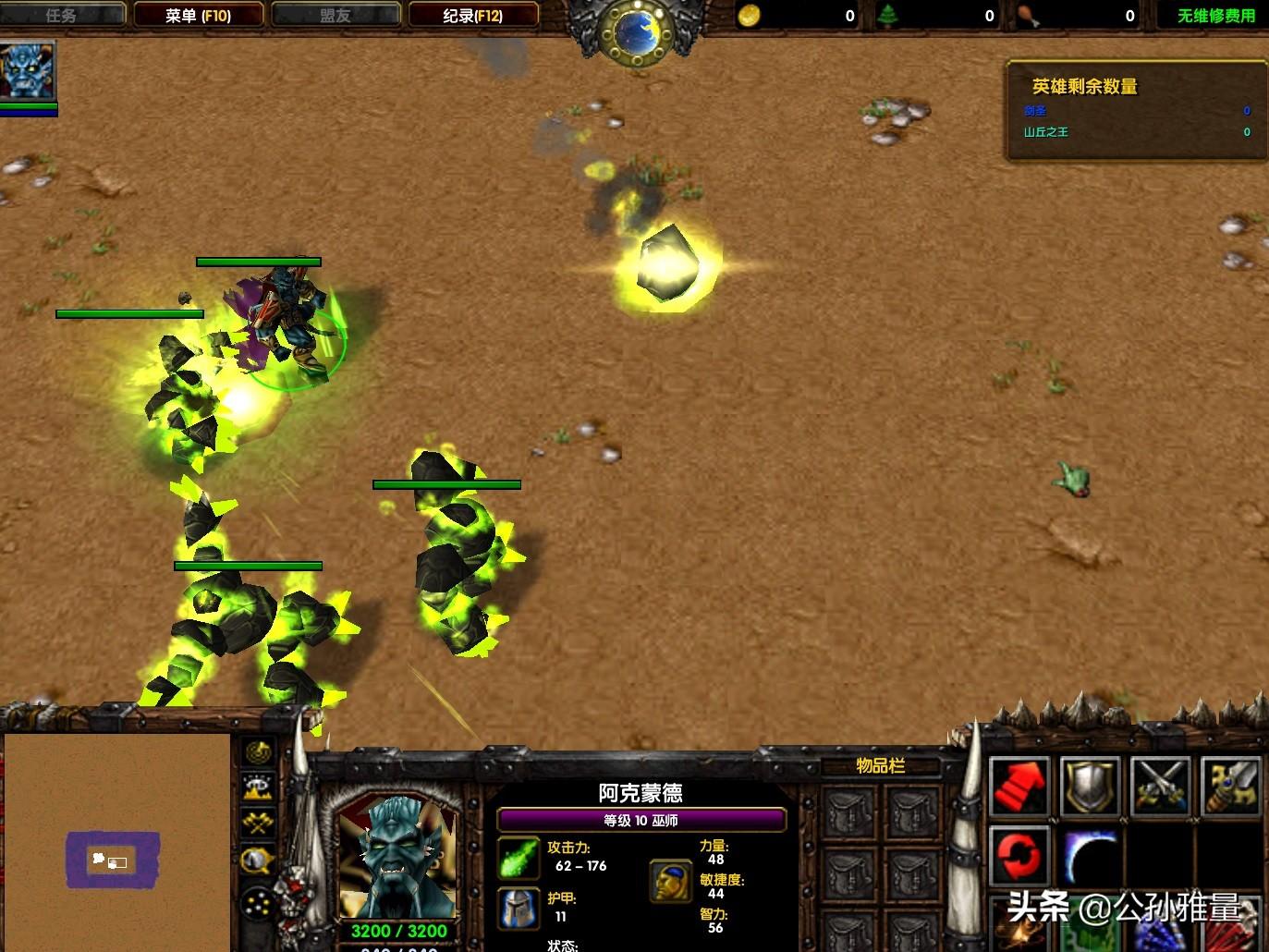The height and width of the screenshot is (952, 1269).
Task: Cast the dark eclipse crescent ability
Action: (1090, 856)
